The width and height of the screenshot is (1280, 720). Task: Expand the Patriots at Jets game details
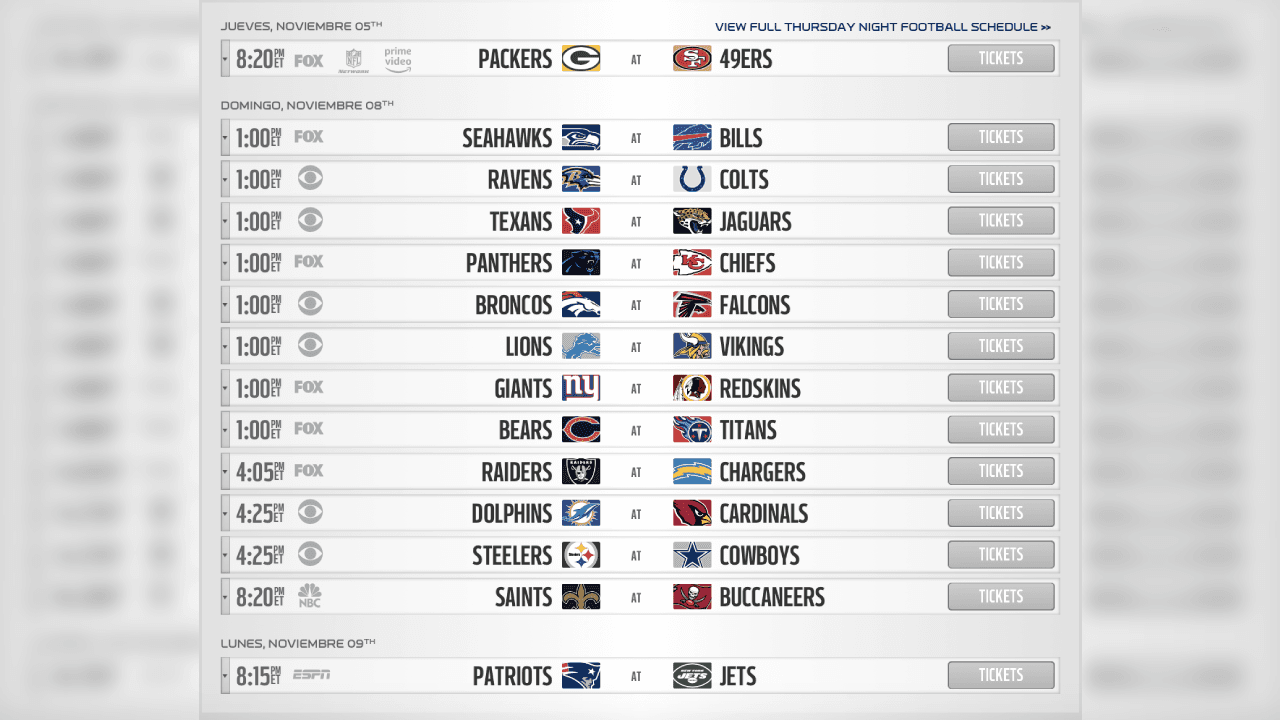click(x=224, y=675)
